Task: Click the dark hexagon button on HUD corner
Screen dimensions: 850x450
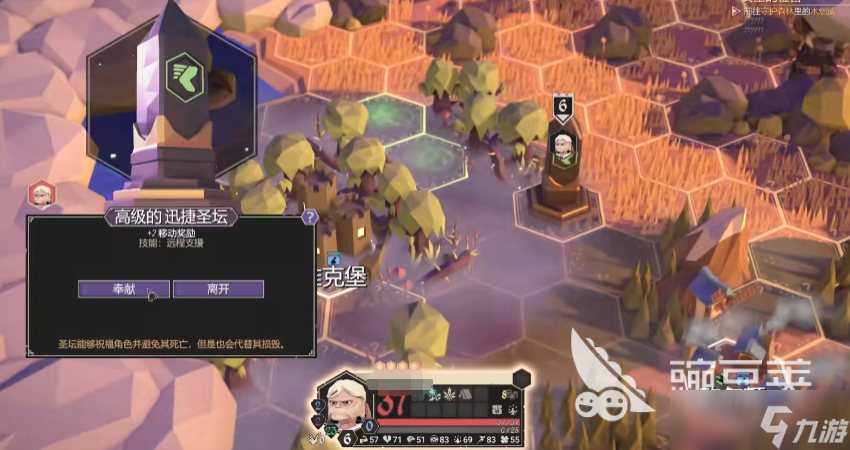Action: point(521,378)
